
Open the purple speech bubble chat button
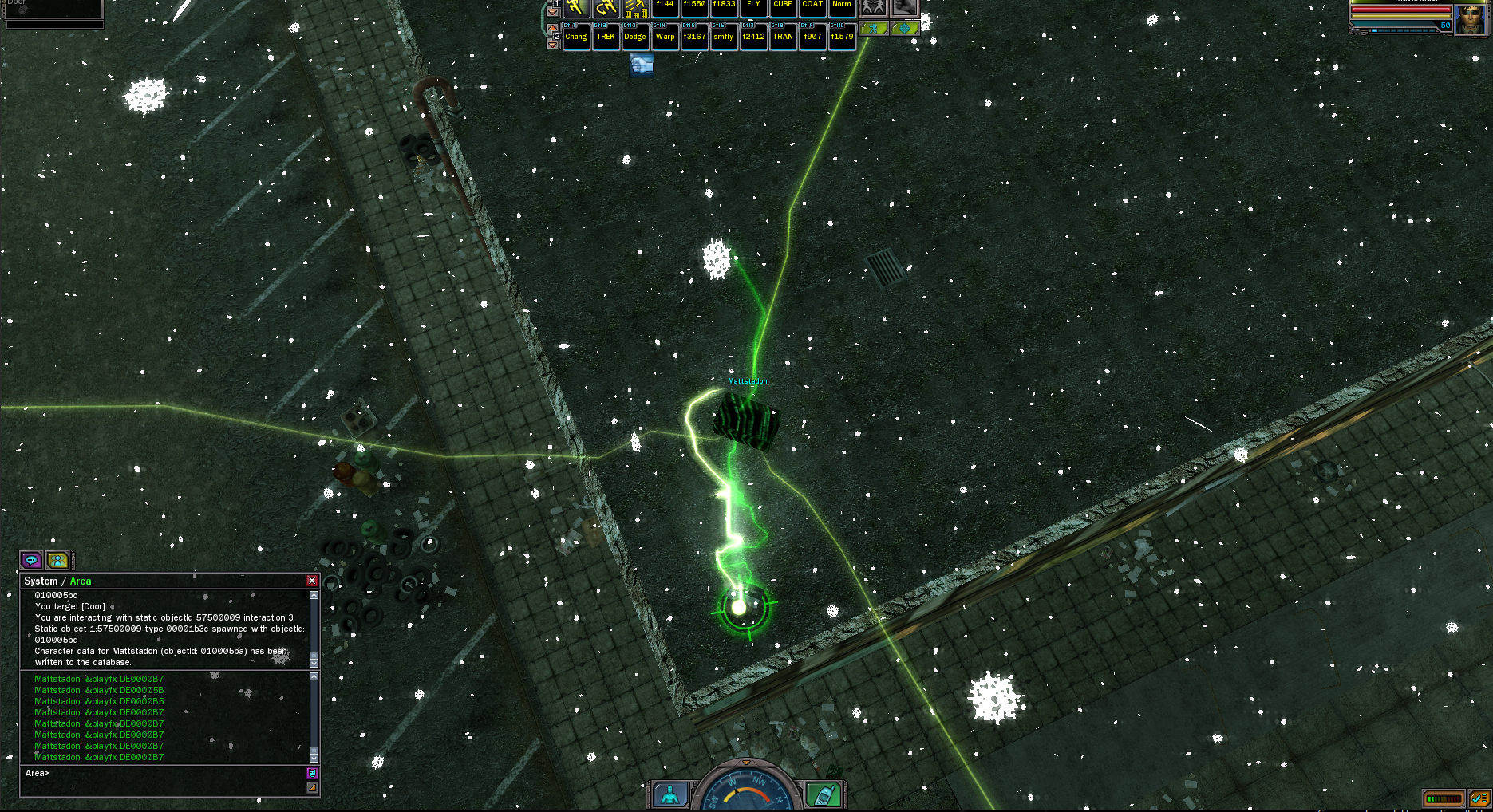point(31,560)
